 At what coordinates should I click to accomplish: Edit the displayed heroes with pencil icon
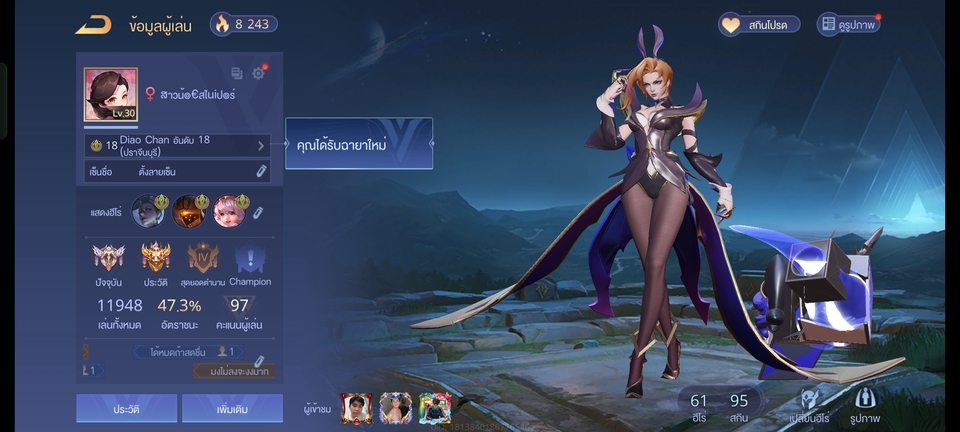(257, 212)
